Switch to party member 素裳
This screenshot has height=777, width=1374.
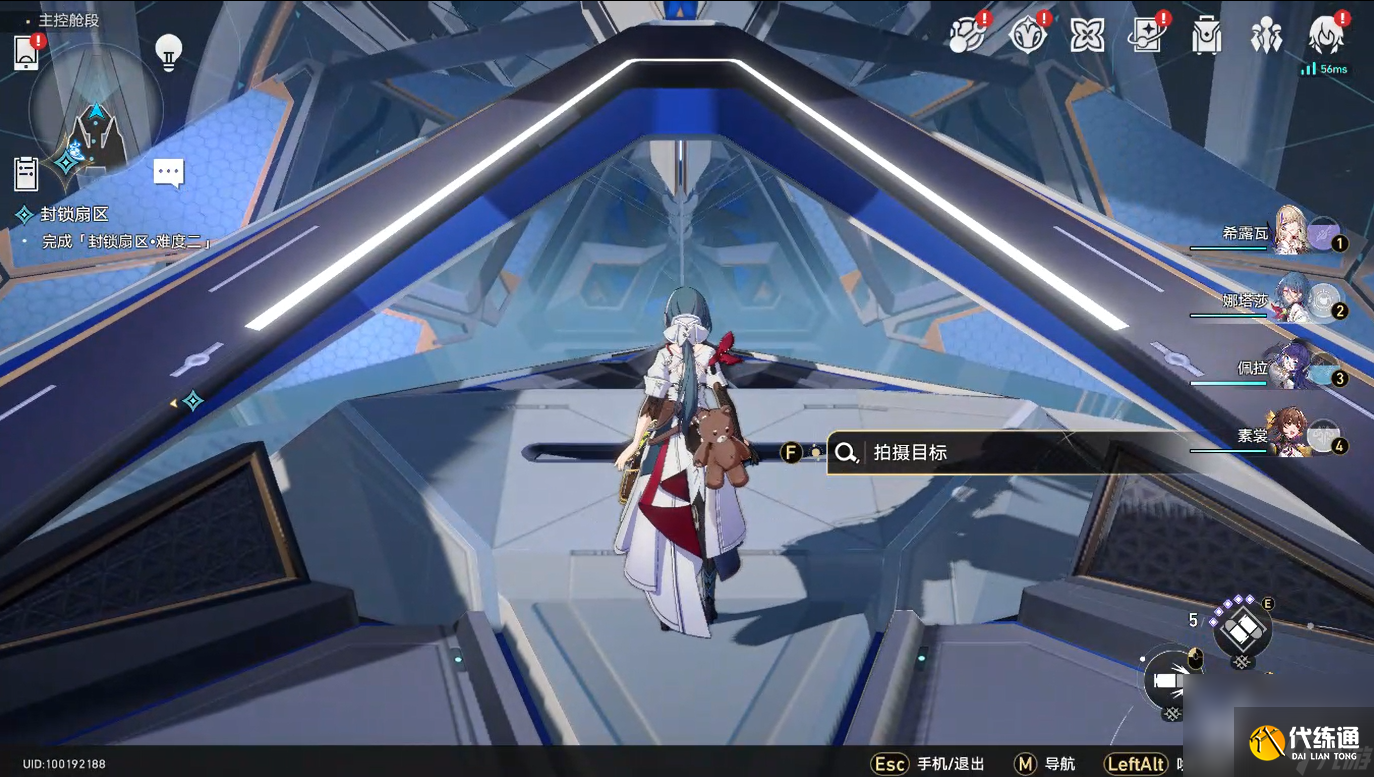(x=1292, y=434)
